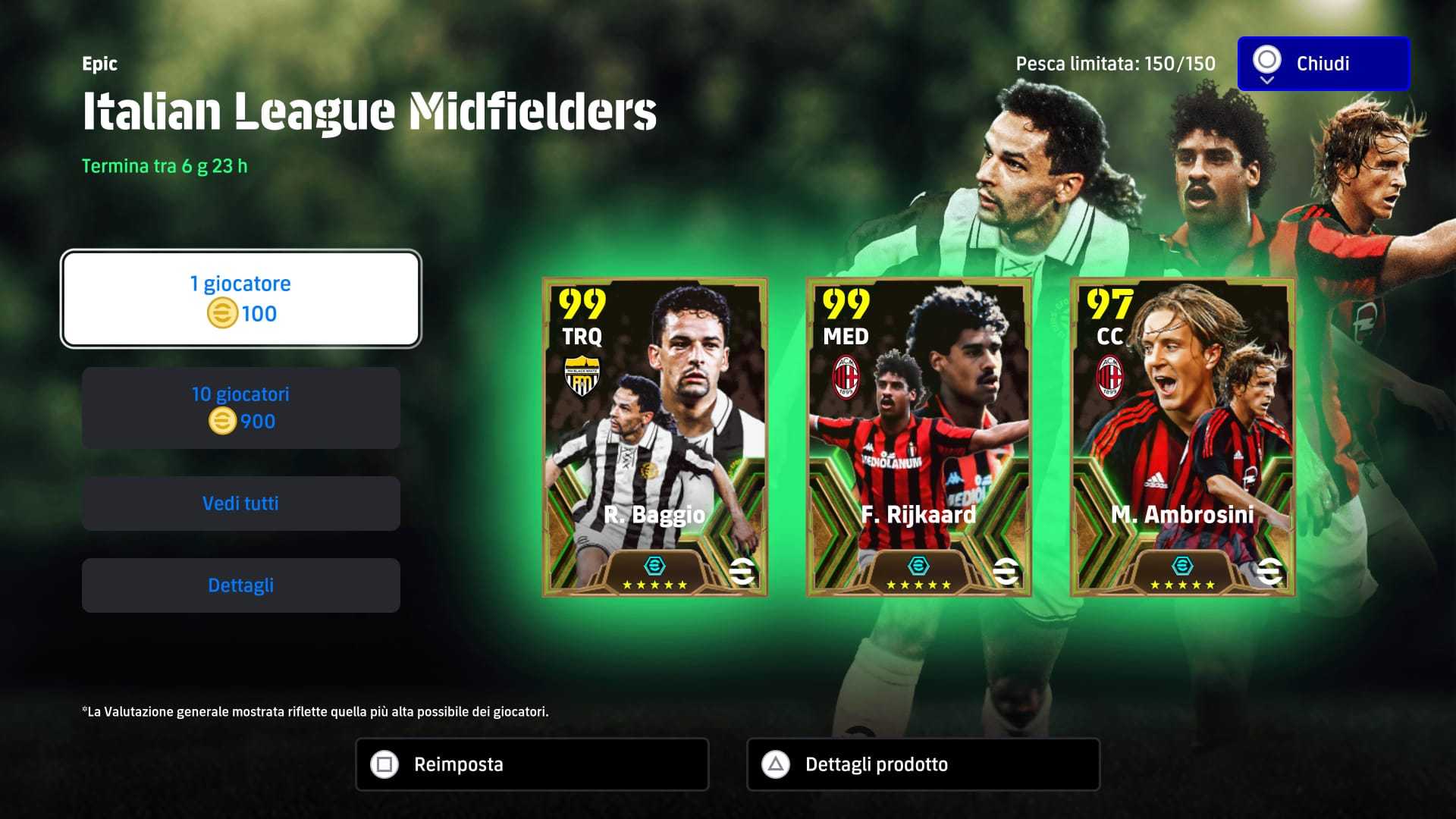This screenshot has height=819, width=1456.
Task: Click the Reimposta button
Action: [x=532, y=764]
